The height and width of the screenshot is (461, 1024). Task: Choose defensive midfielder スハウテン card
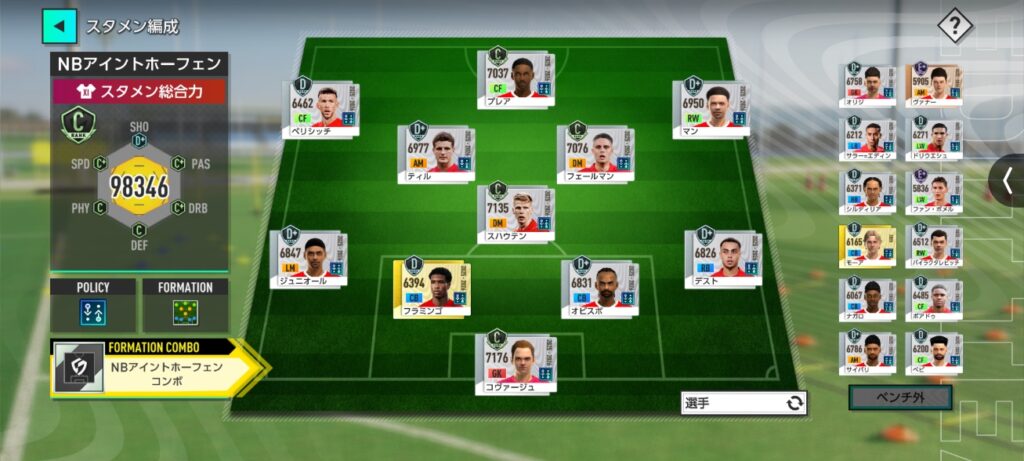coord(517,213)
